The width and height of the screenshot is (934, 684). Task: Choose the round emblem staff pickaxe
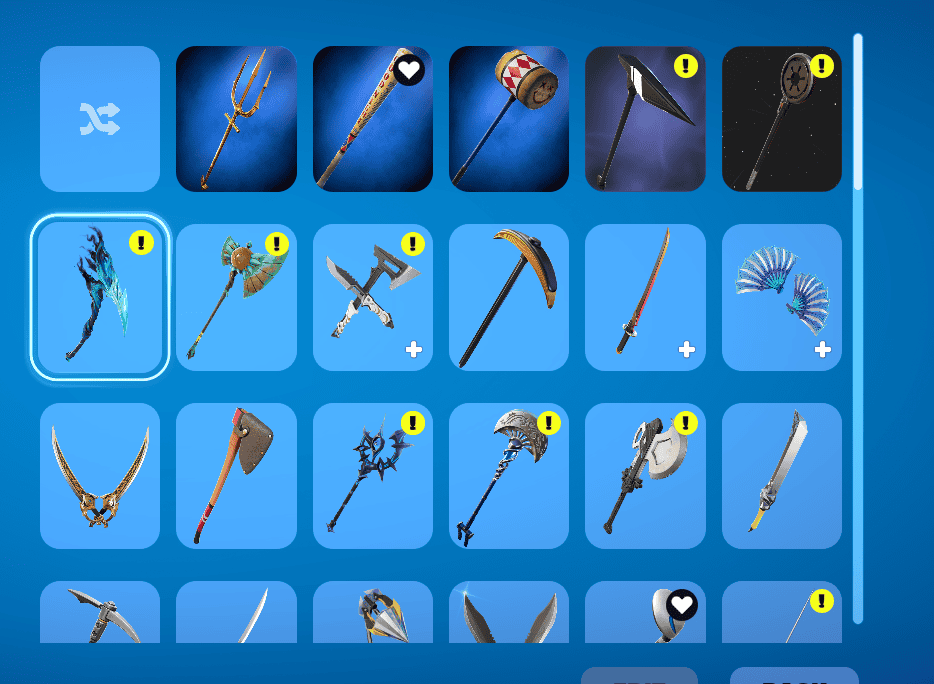pos(781,119)
